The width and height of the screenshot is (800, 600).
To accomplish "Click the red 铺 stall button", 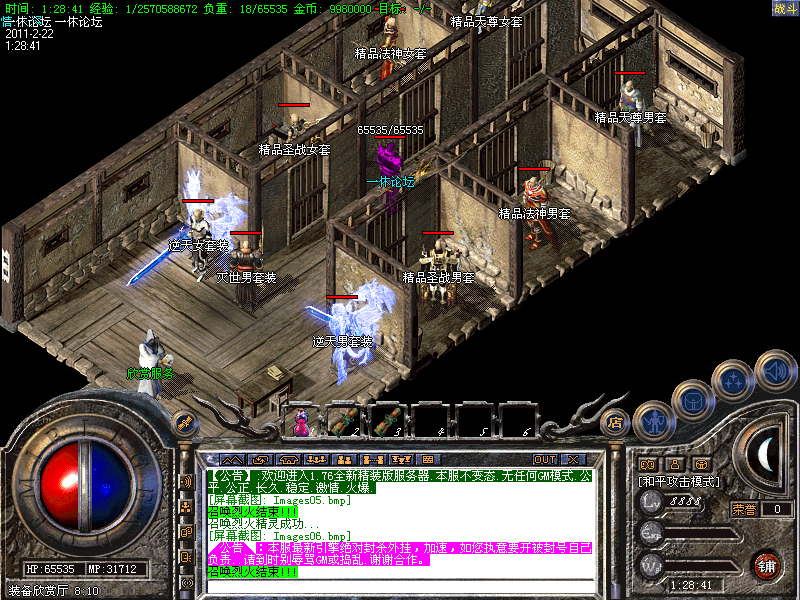I will click(x=766, y=565).
